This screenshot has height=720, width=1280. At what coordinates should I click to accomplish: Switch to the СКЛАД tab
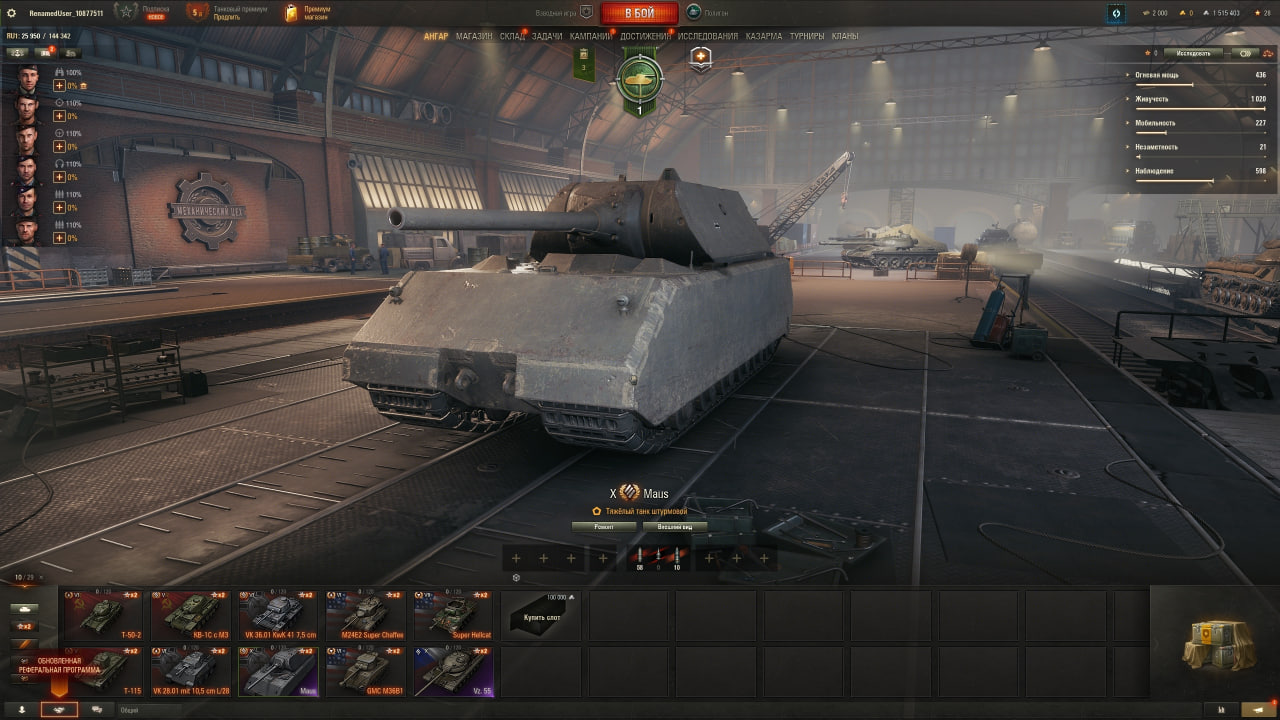coord(512,36)
